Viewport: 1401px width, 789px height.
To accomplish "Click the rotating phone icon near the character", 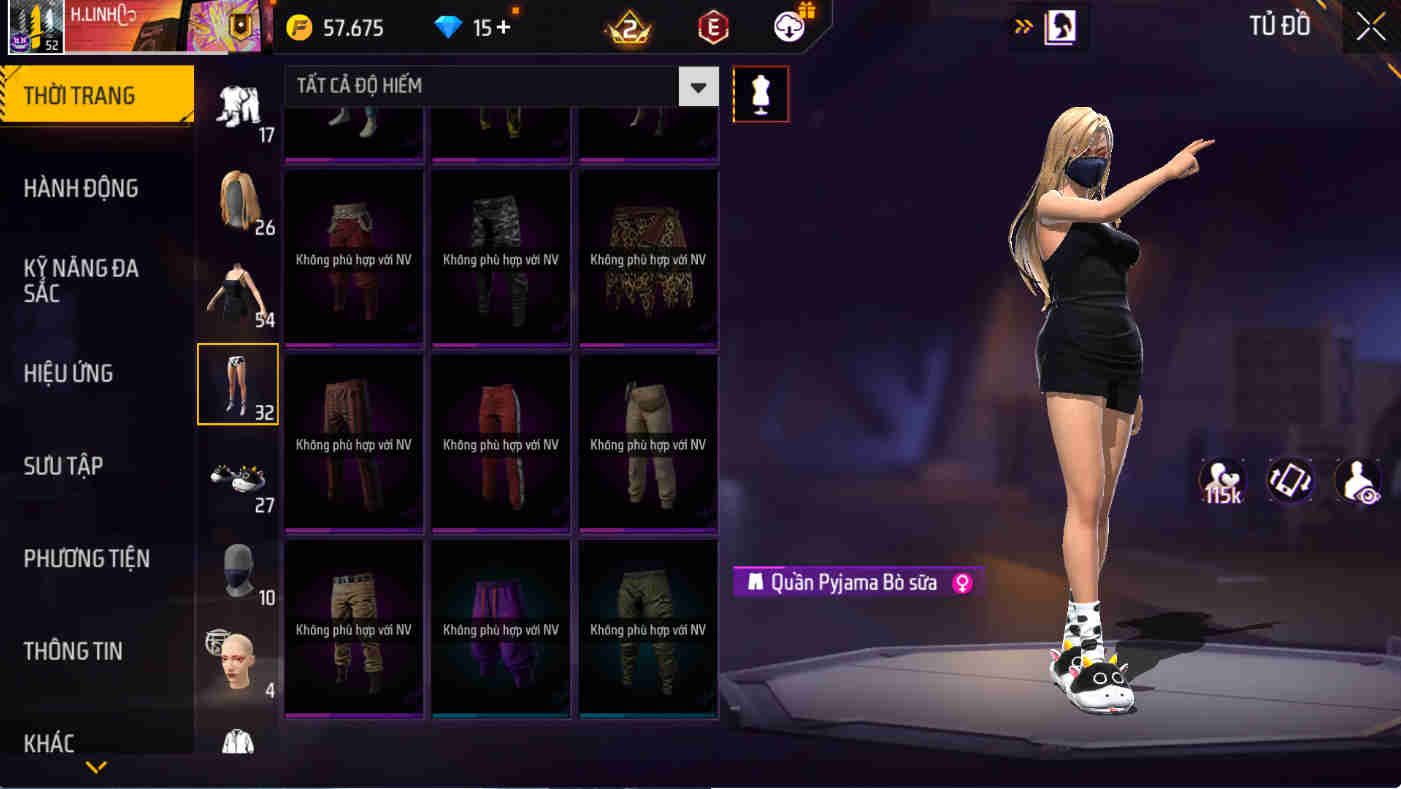I will (1290, 481).
